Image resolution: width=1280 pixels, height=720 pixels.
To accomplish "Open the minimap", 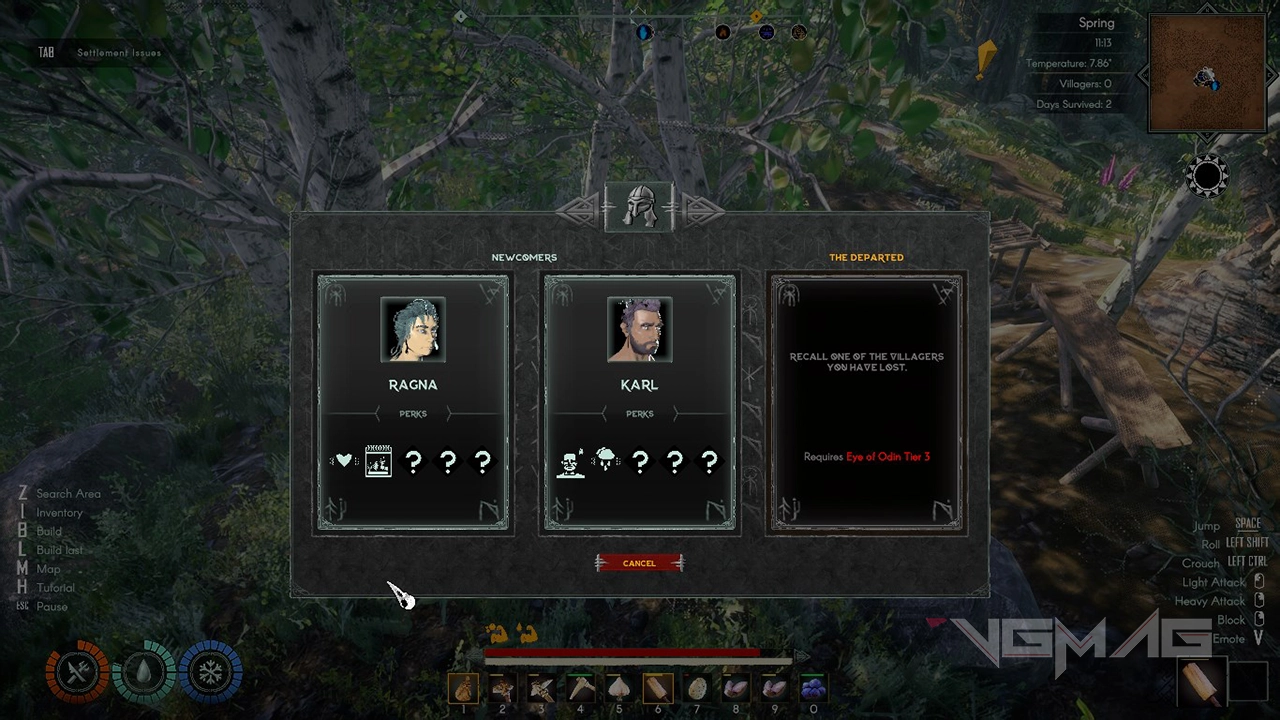I will [x=1207, y=73].
